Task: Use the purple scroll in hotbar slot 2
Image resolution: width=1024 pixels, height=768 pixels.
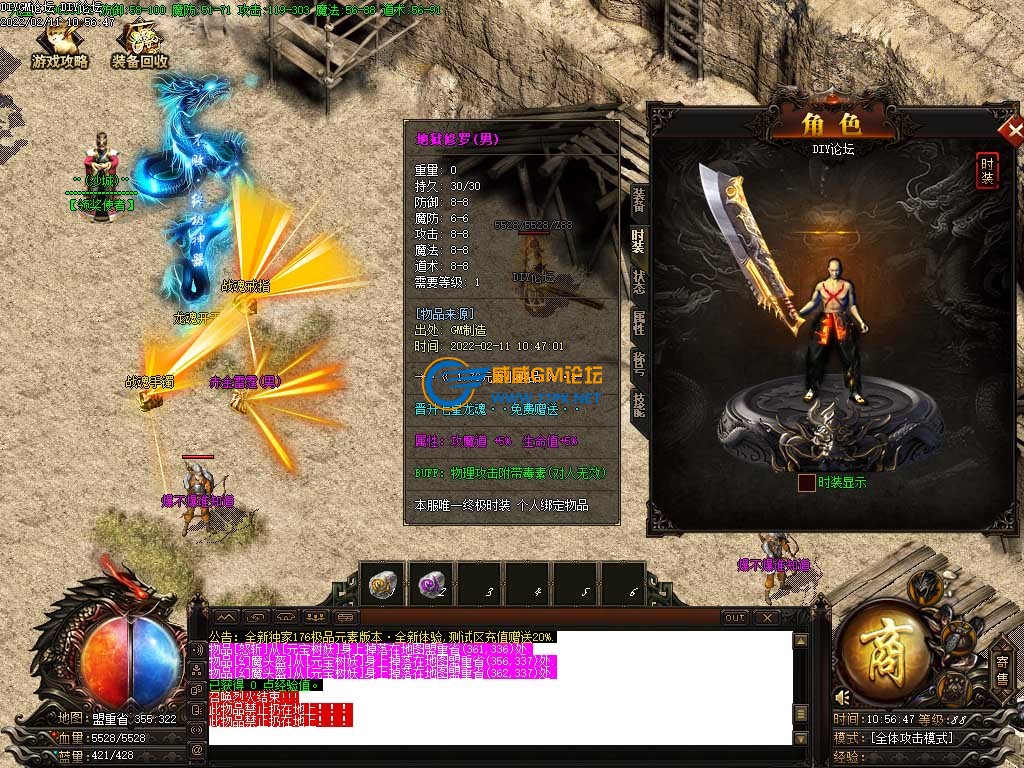Action: coord(432,584)
